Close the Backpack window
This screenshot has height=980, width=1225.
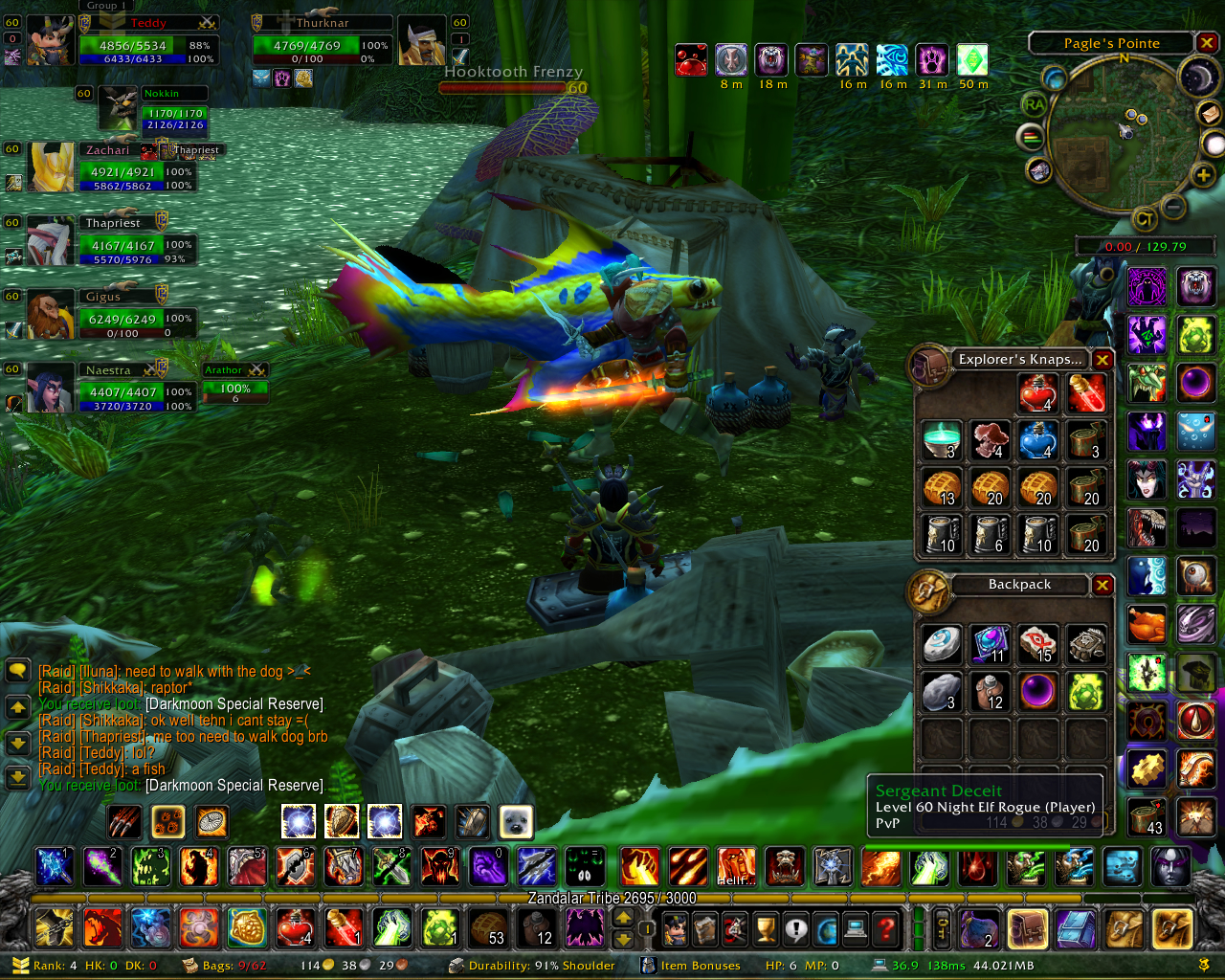[x=1102, y=585]
